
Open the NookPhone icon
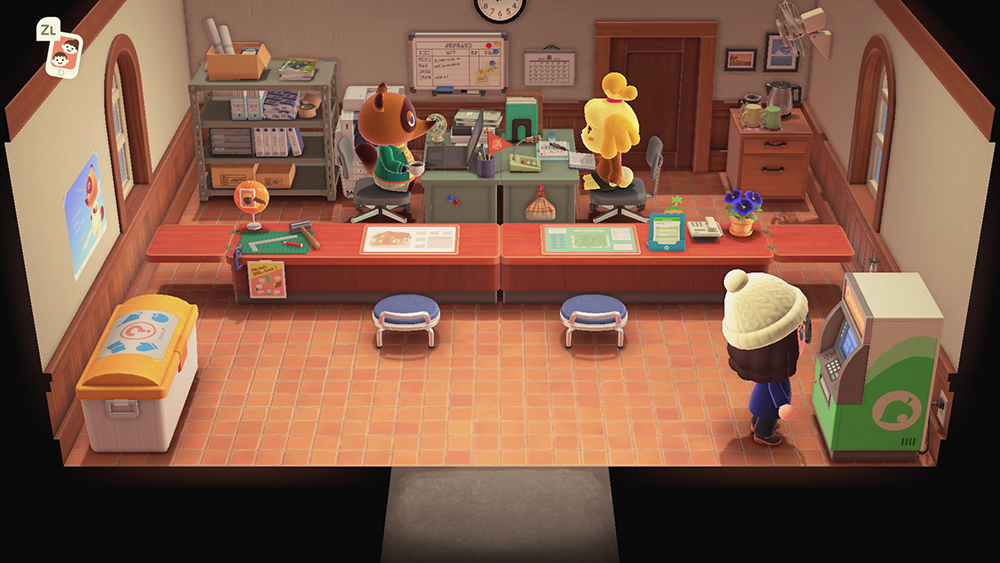[x=65, y=51]
